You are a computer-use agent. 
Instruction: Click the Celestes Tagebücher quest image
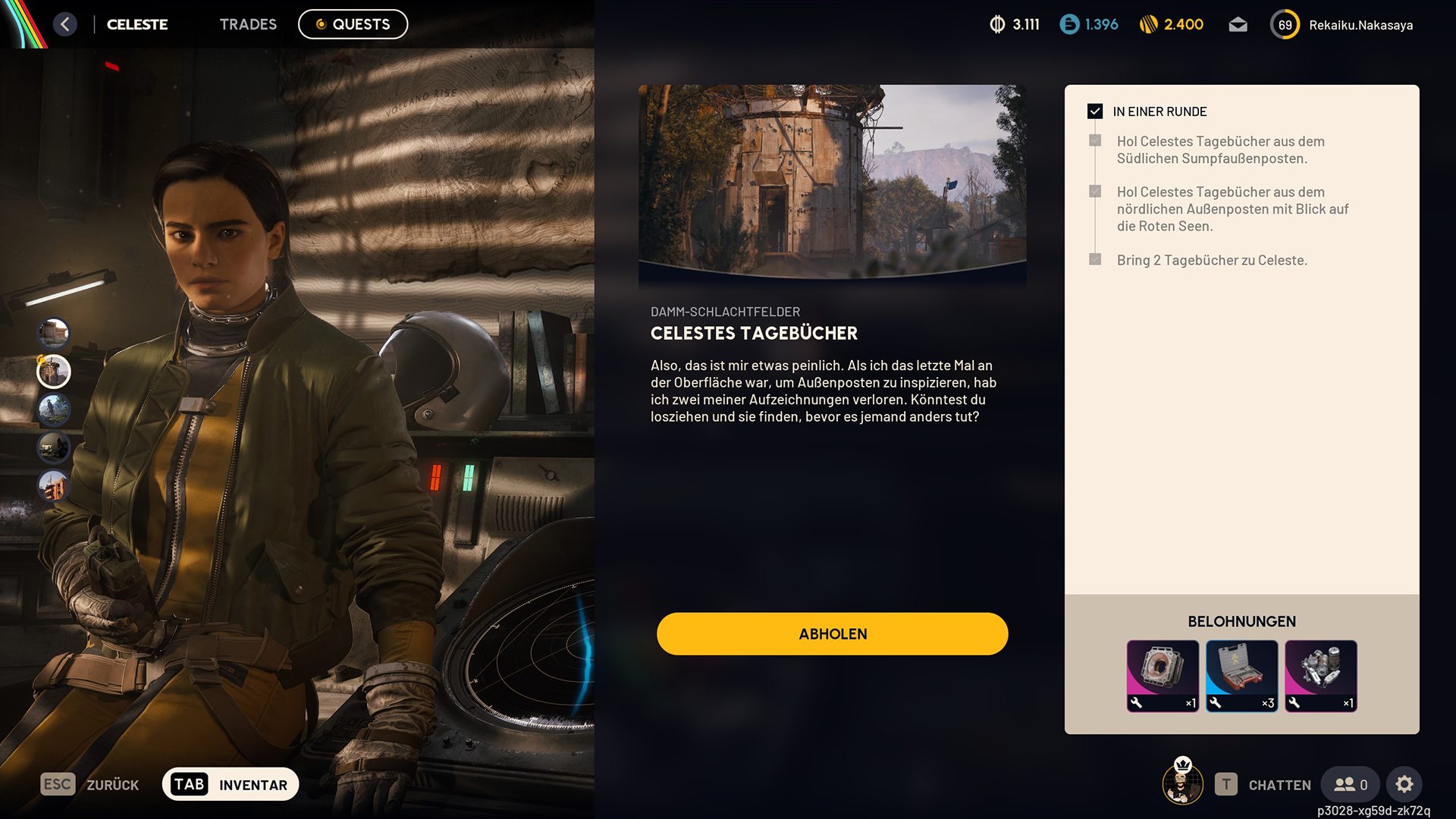pos(832,182)
